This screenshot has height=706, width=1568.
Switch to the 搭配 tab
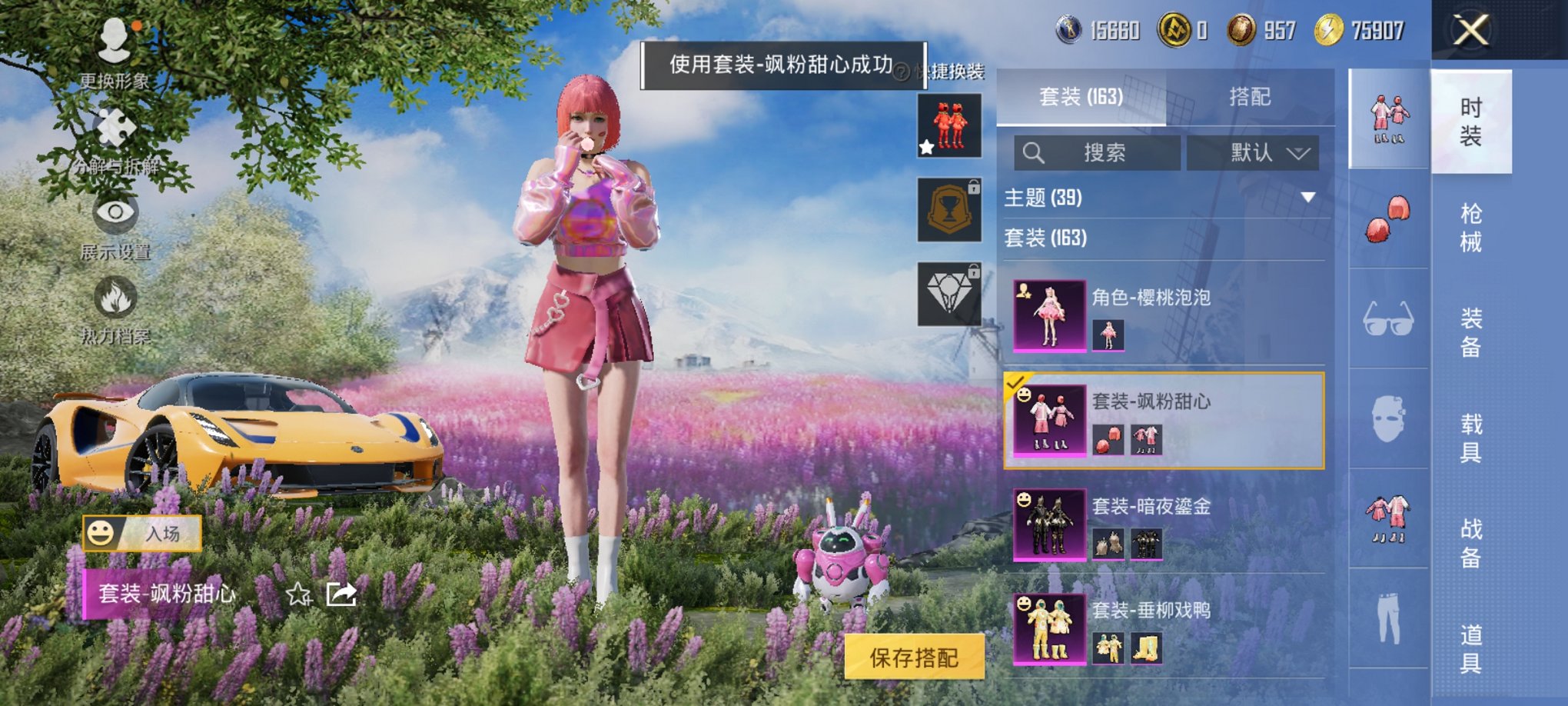point(1251,97)
